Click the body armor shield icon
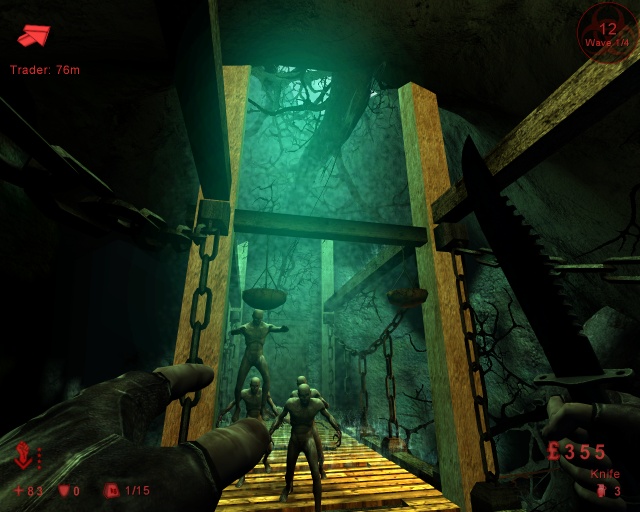 click(x=65, y=491)
